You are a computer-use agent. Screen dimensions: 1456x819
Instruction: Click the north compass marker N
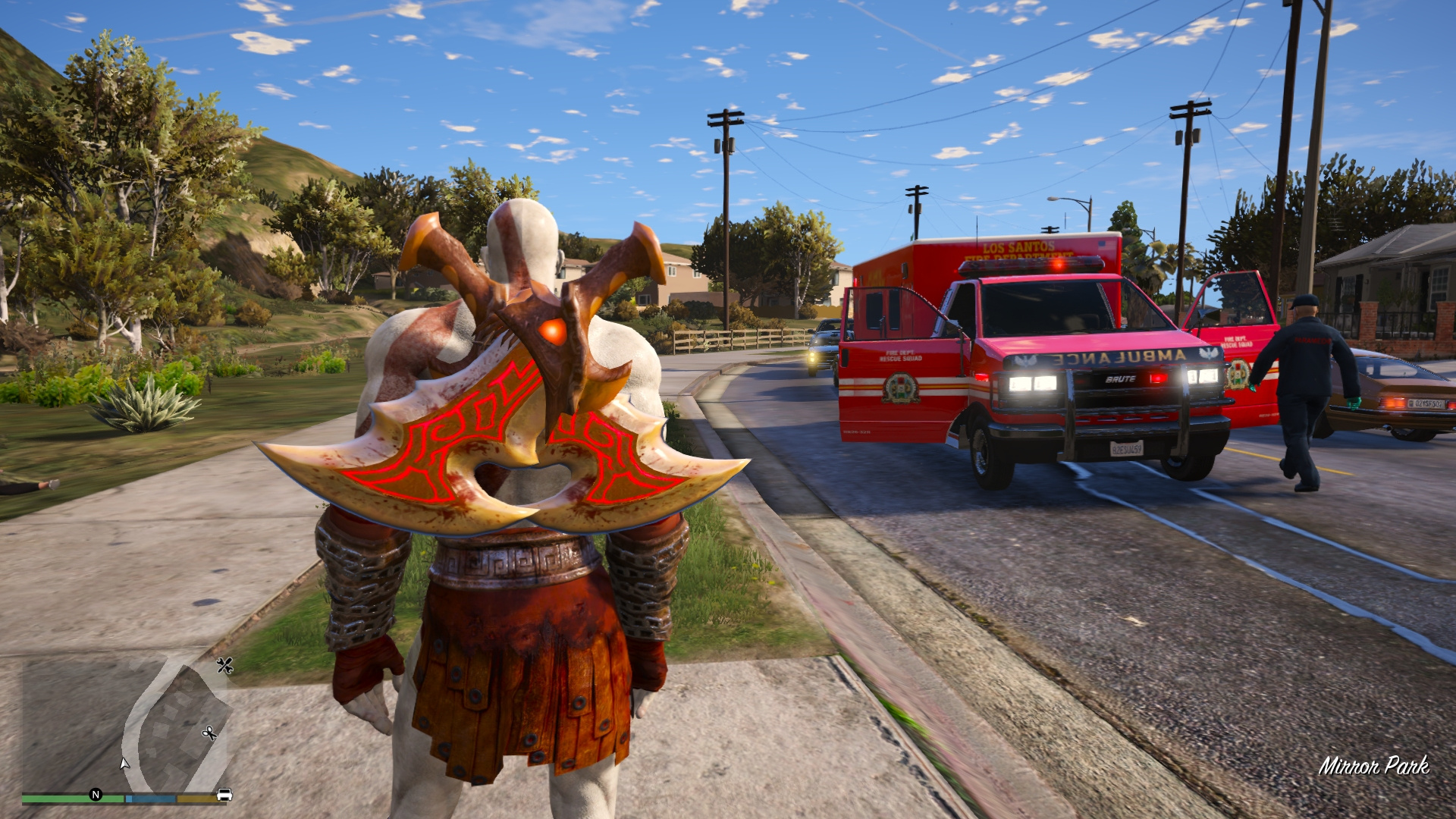point(96,795)
